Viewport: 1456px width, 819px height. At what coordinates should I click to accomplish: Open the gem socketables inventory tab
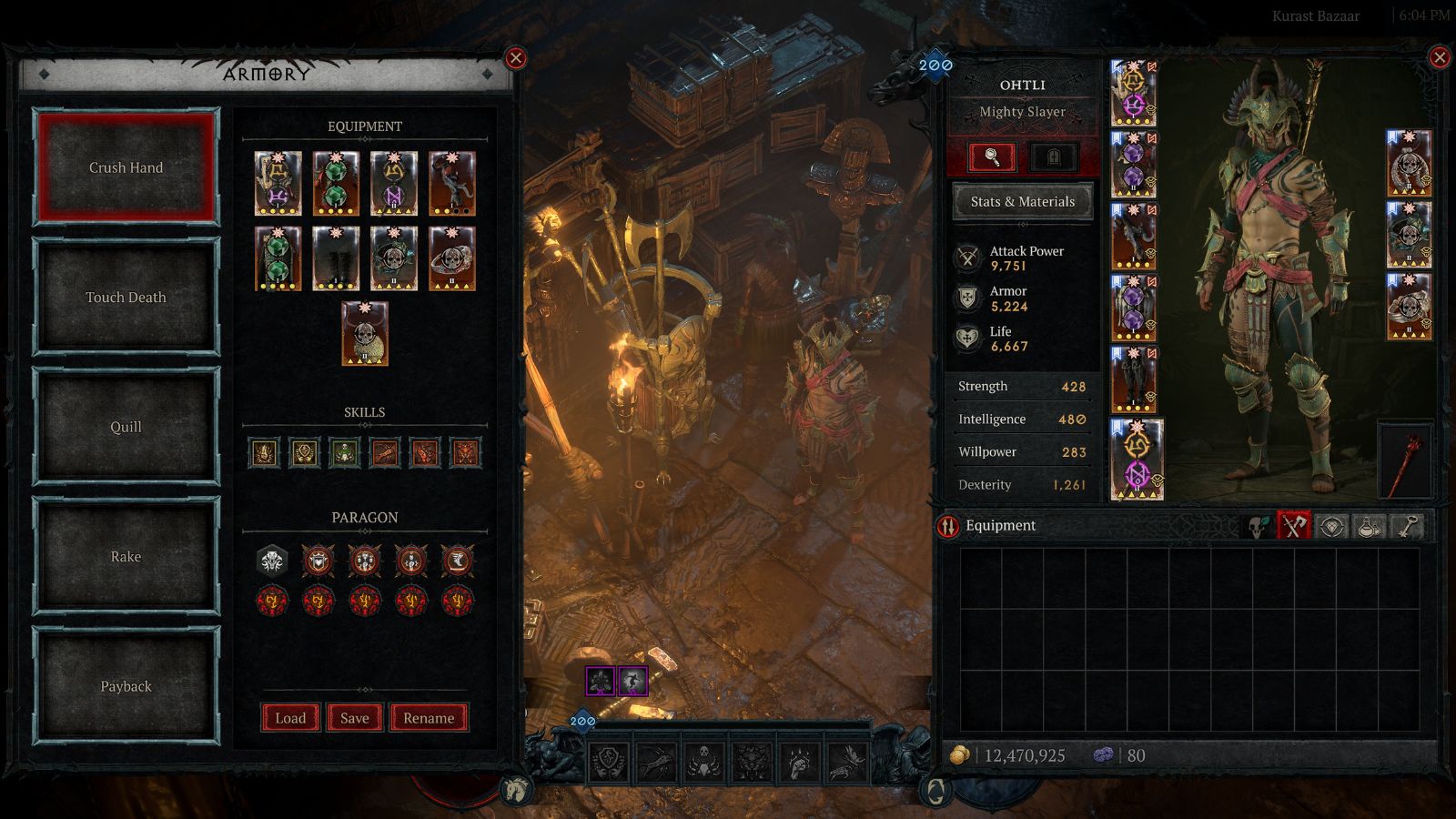click(1331, 526)
